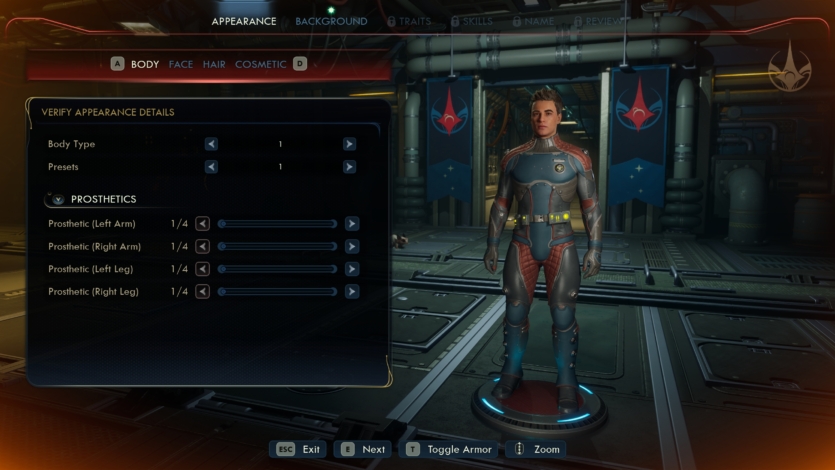The width and height of the screenshot is (835, 470).
Task: Set previous Prosthetic (Right Arm) option
Action: click(203, 246)
